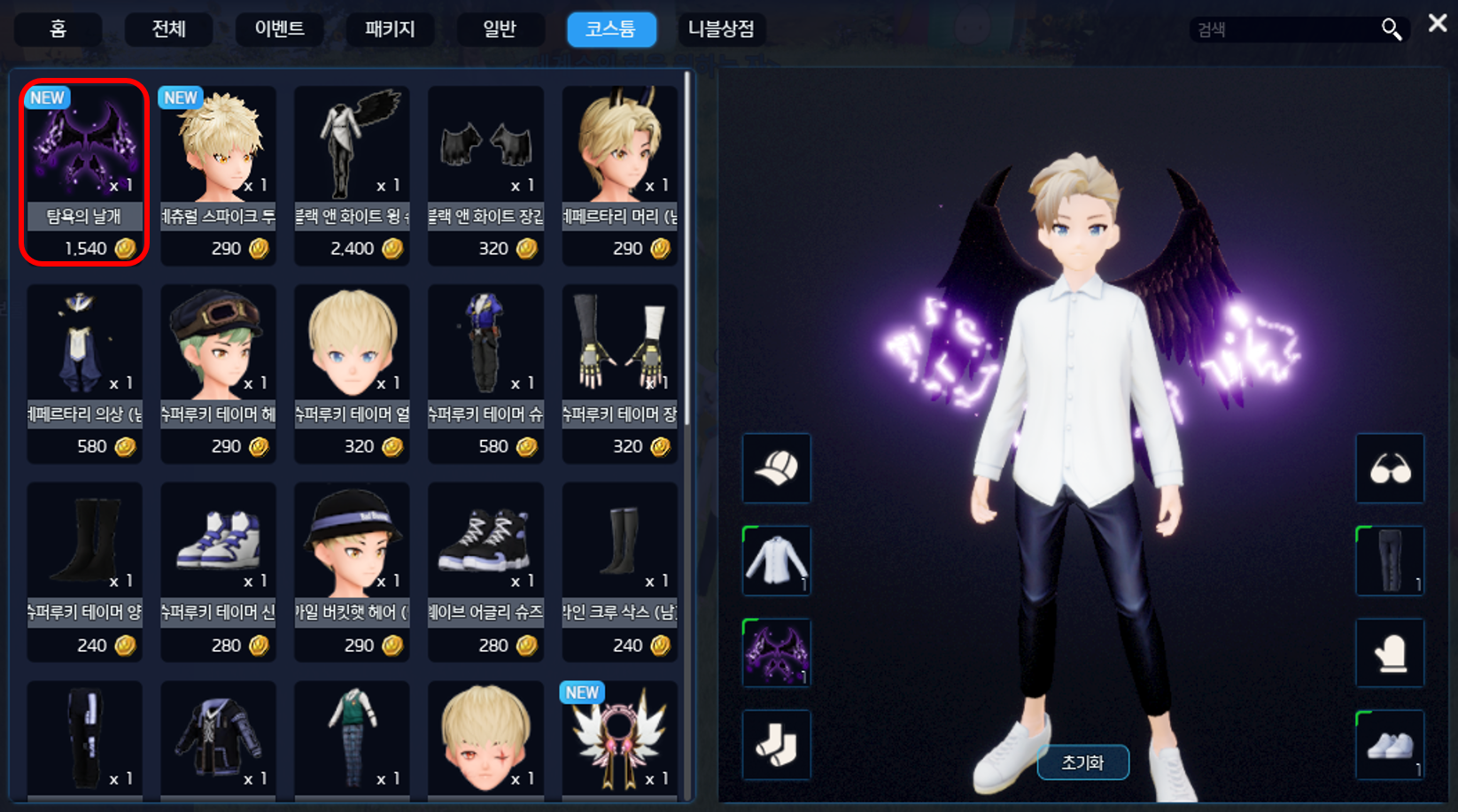Viewport: 1458px width, 812px height.
Task: Select the 이벤트 tab
Action: tap(279, 29)
